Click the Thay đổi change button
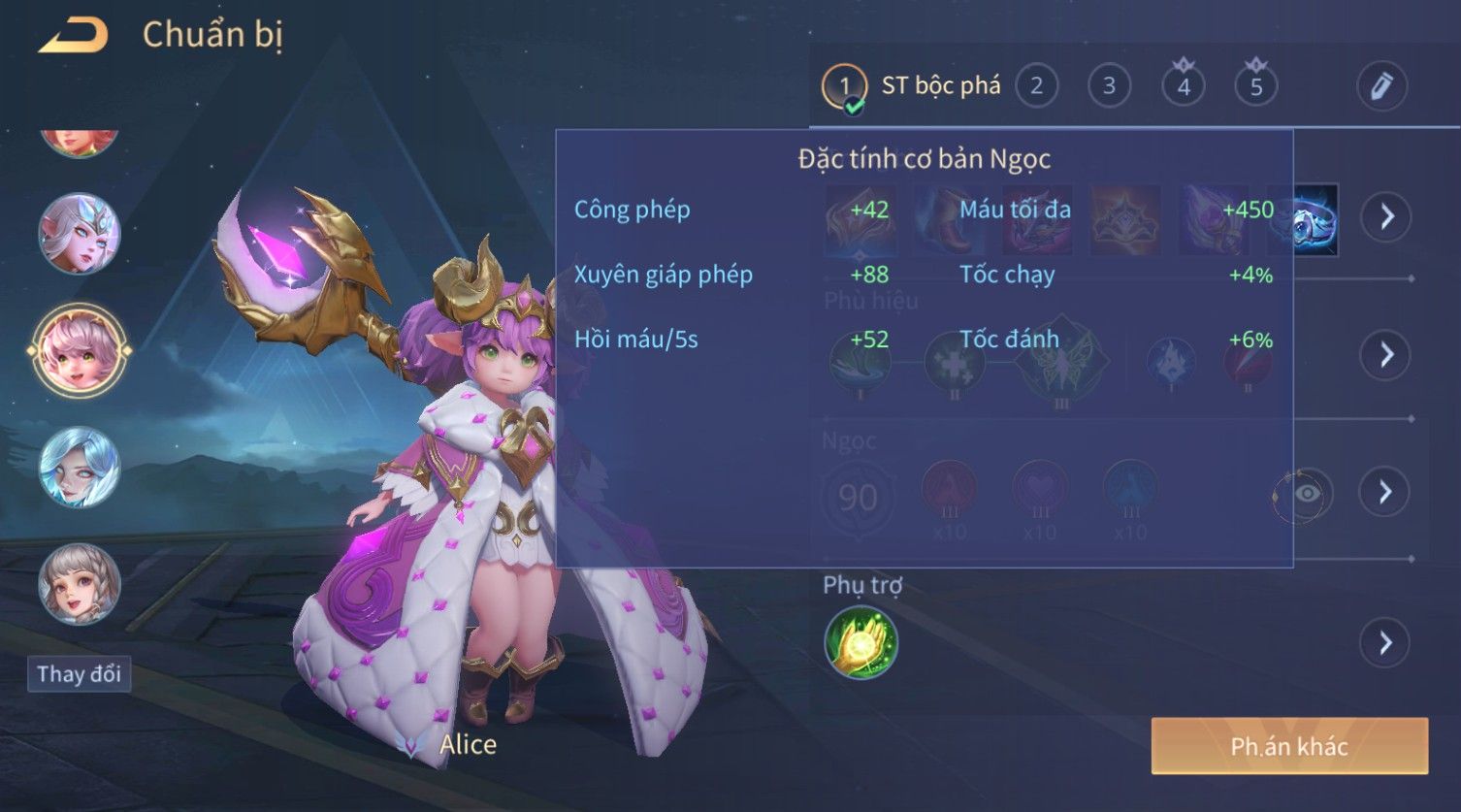Screen dimensions: 1461x812 [79, 673]
